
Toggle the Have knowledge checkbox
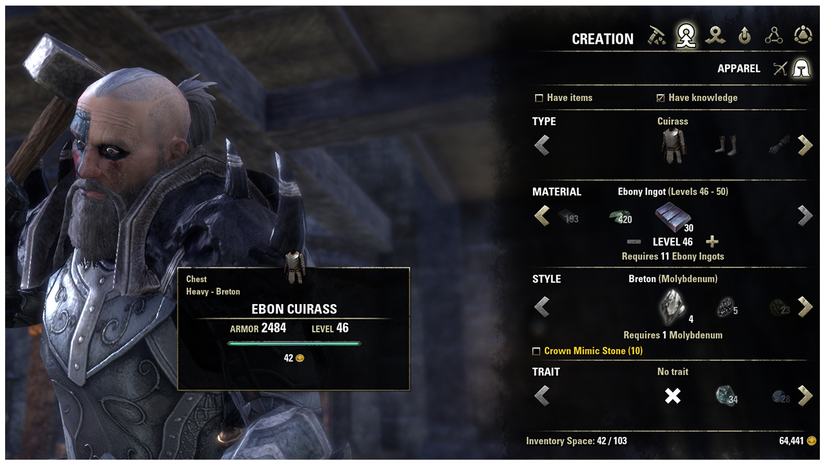point(660,98)
